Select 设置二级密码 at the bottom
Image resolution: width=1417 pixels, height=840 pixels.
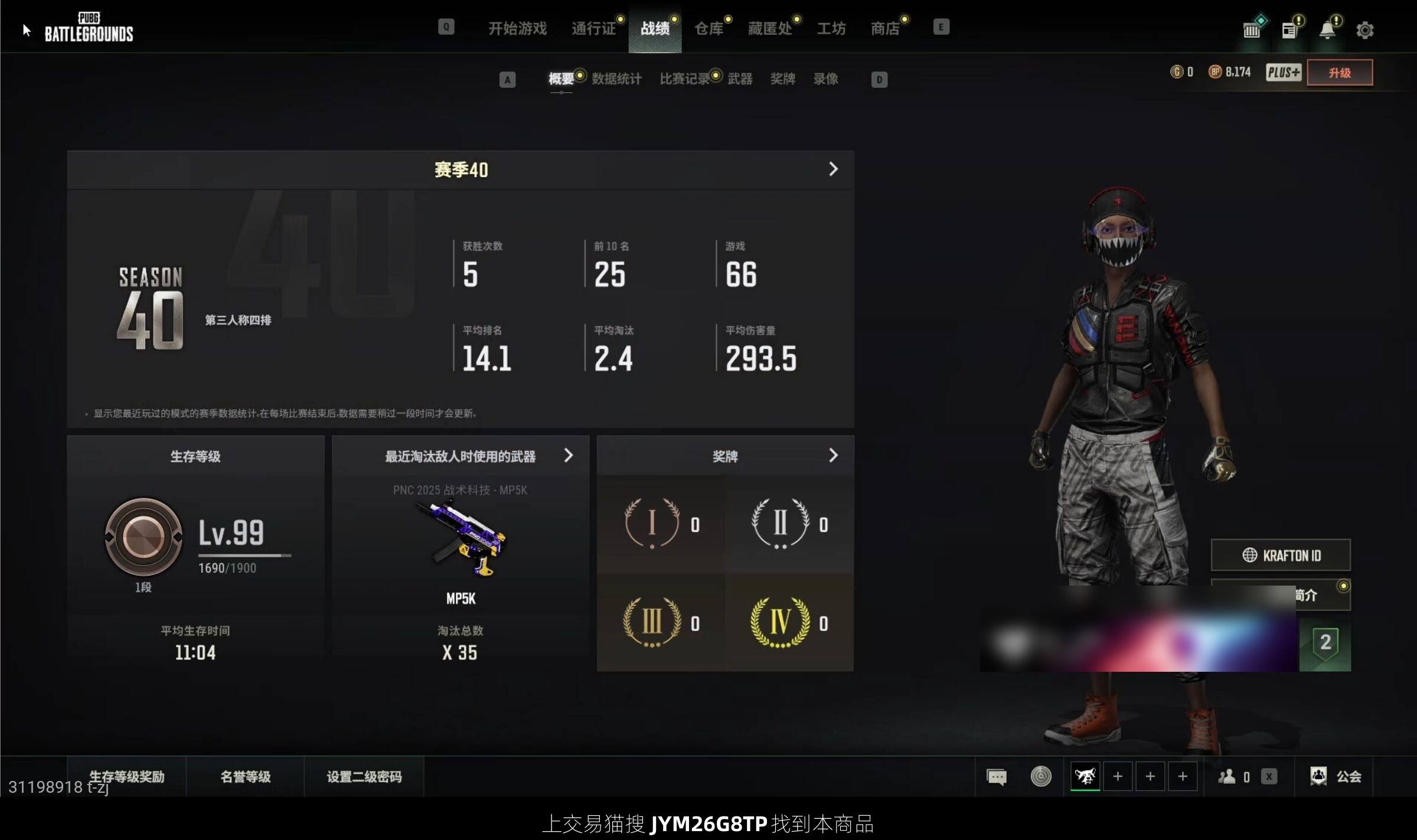(x=364, y=776)
